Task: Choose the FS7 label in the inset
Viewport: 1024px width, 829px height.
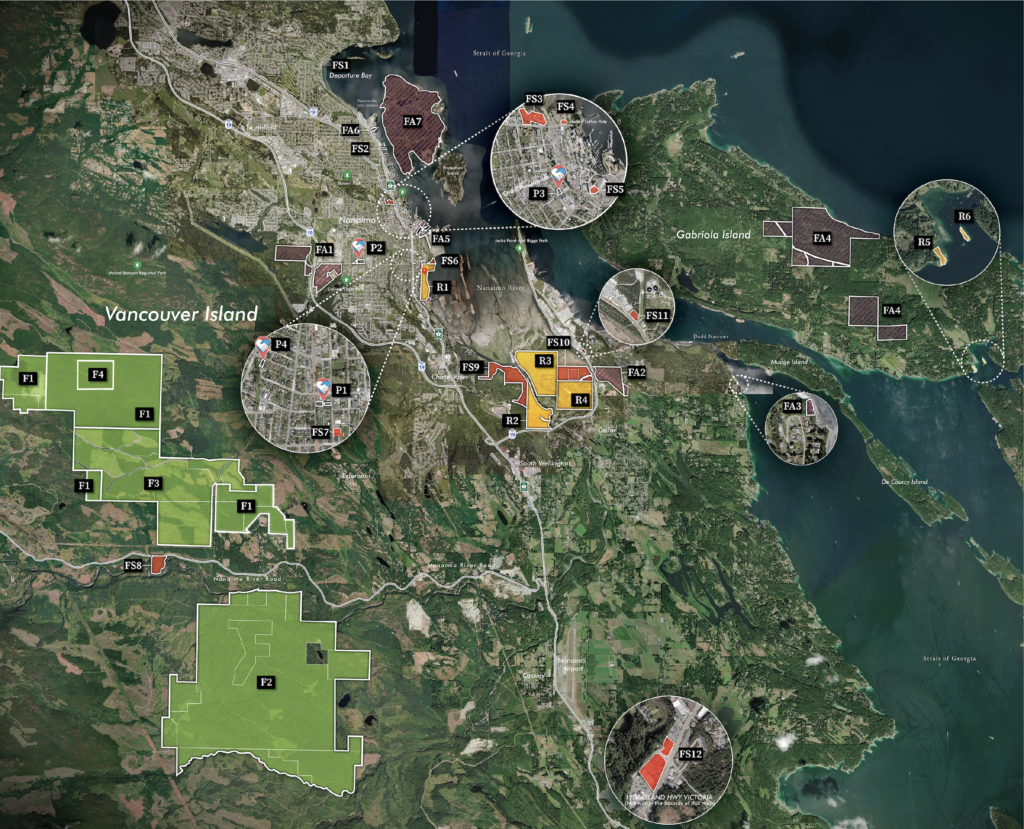Action: tap(320, 432)
